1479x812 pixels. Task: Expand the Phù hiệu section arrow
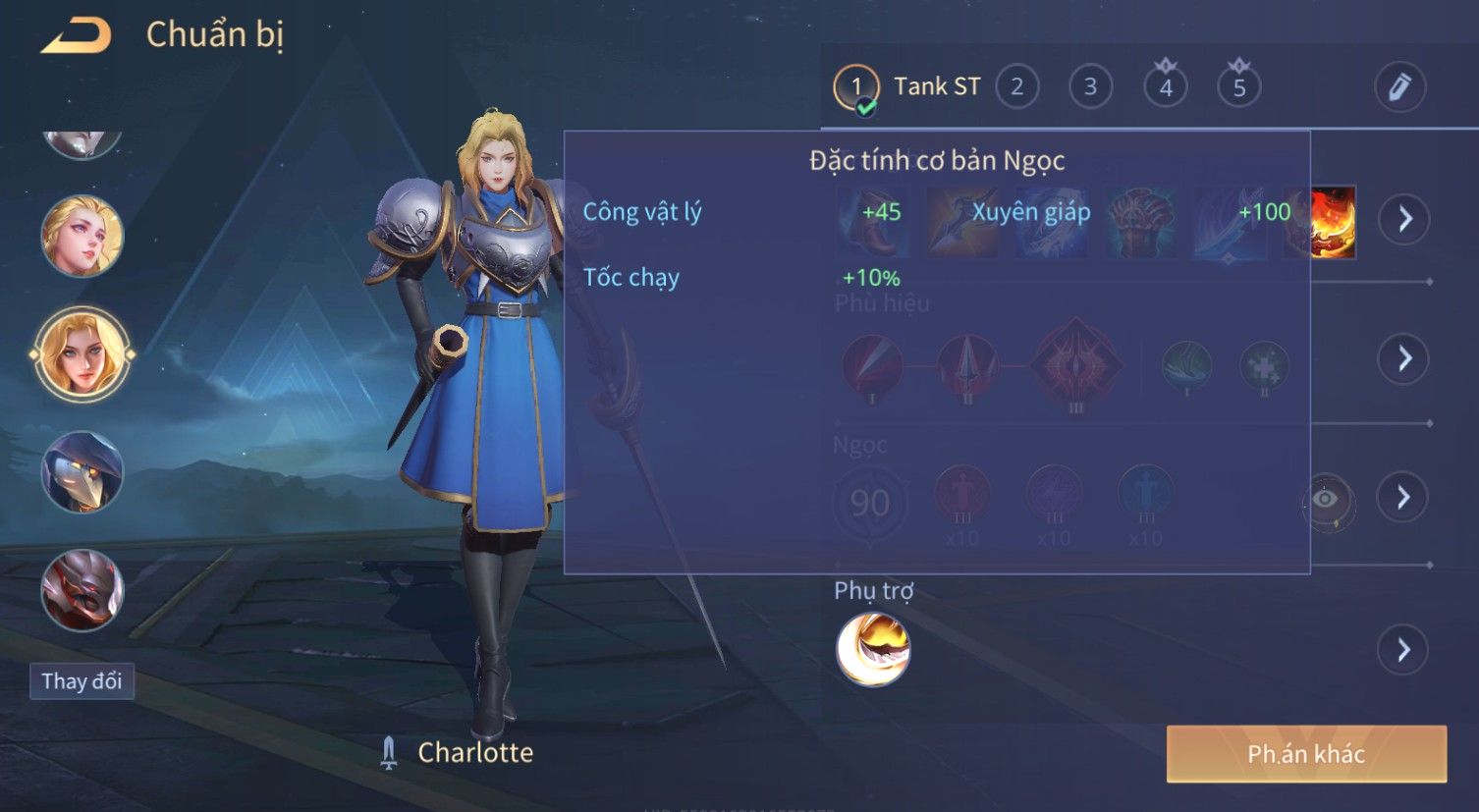tap(1404, 358)
